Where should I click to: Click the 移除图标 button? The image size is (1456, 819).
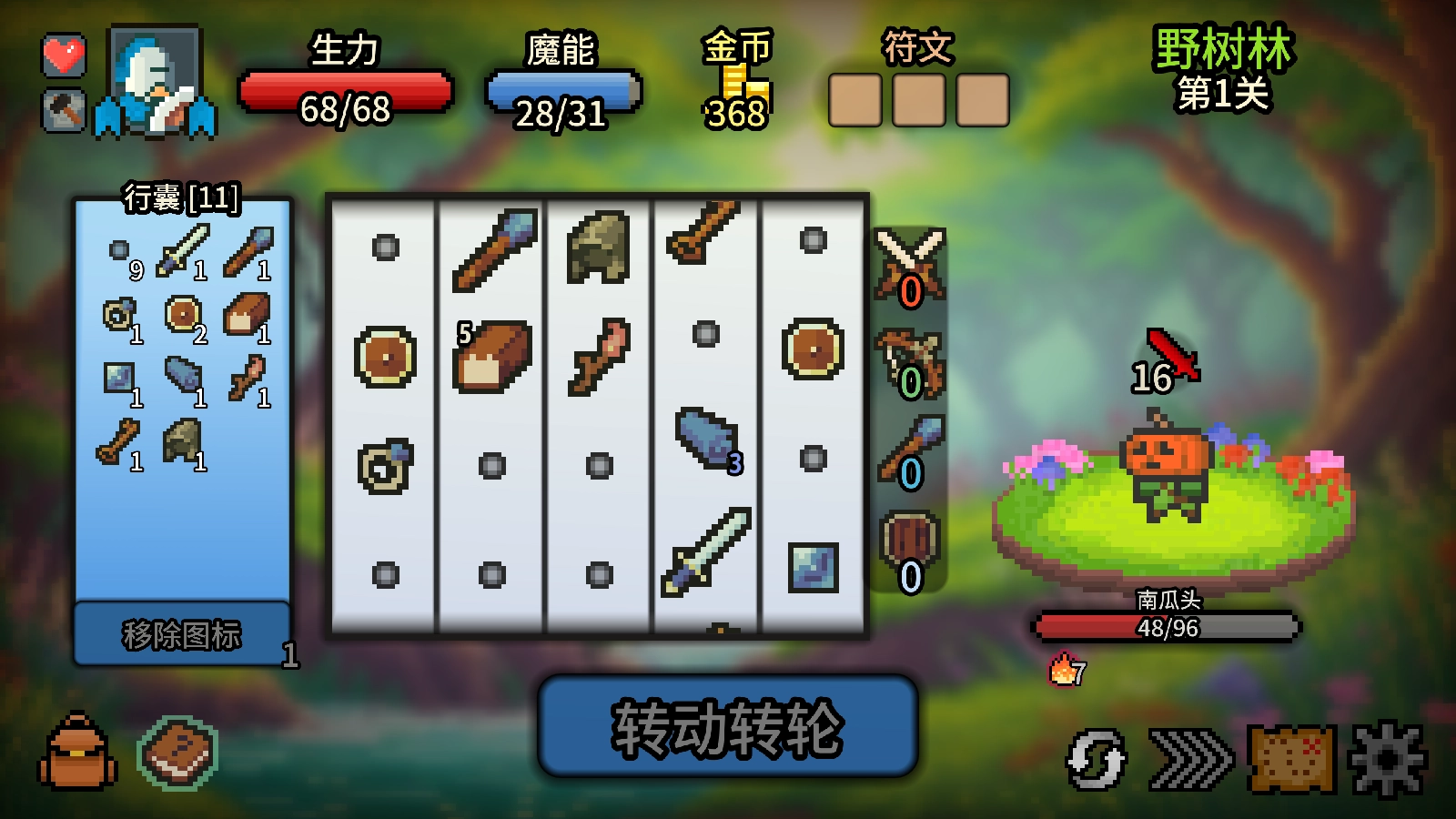[182, 637]
